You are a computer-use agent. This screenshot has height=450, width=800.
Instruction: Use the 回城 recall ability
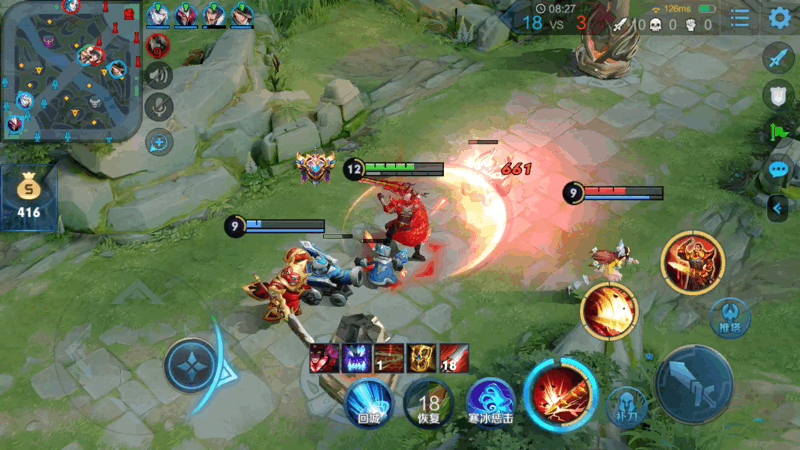pos(369,402)
